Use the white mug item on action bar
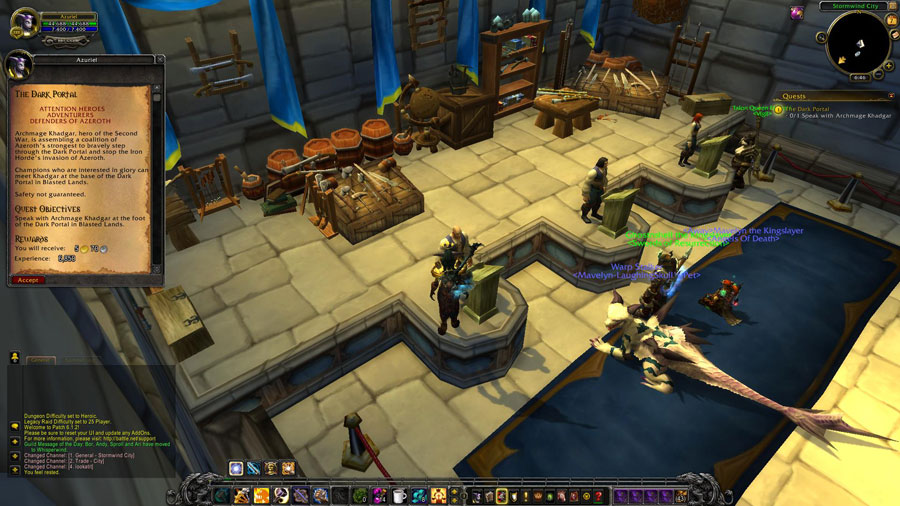This screenshot has height=506, width=900. click(x=399, y=495)
